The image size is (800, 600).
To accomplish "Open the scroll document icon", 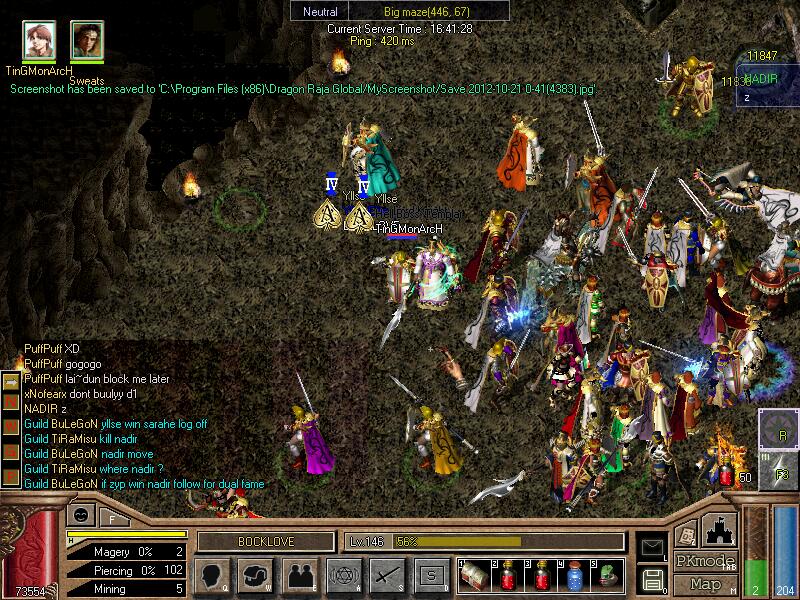I will pyautogui.click(x=686, y=534).
